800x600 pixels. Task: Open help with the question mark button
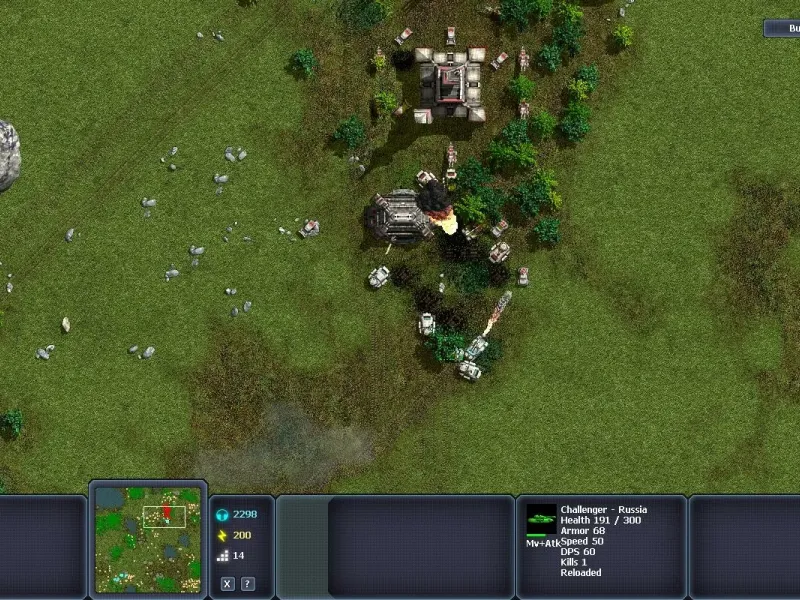[x=247, y=584]
